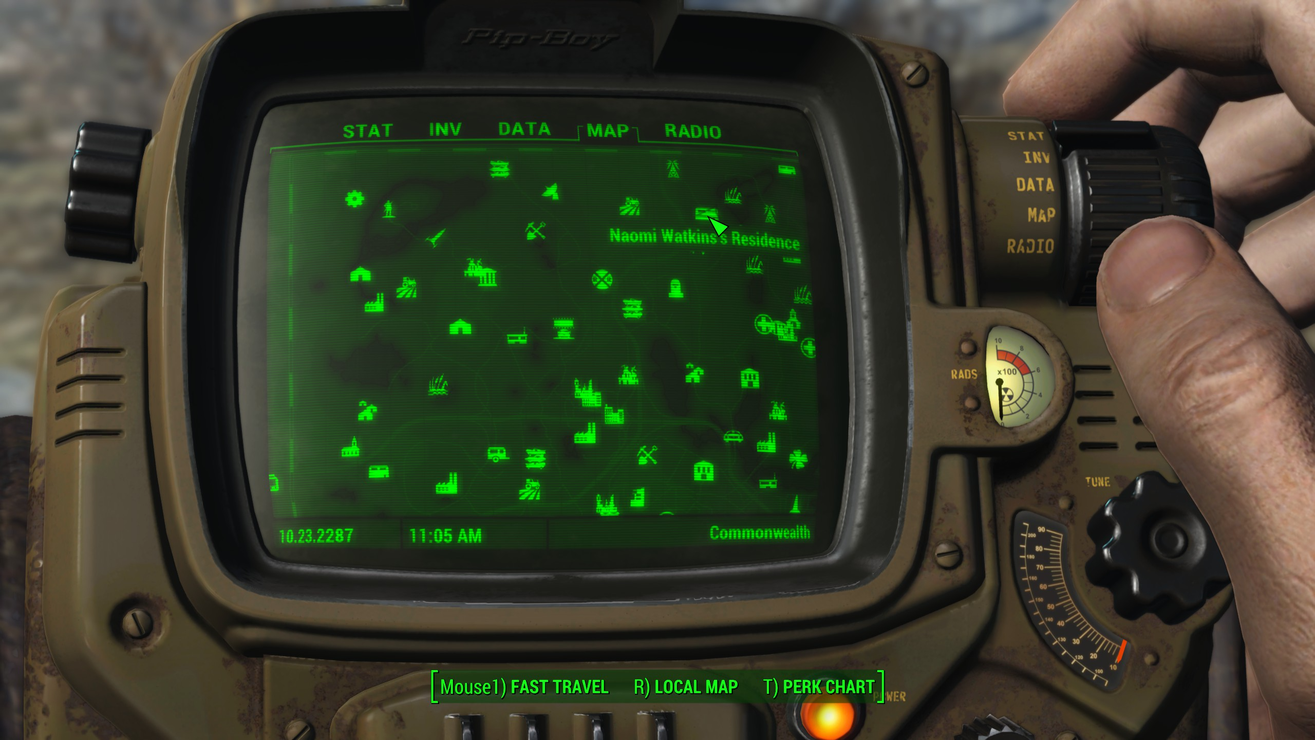Switch to the STAT tab
1315x740 pixels.
(x=368, y=131)
